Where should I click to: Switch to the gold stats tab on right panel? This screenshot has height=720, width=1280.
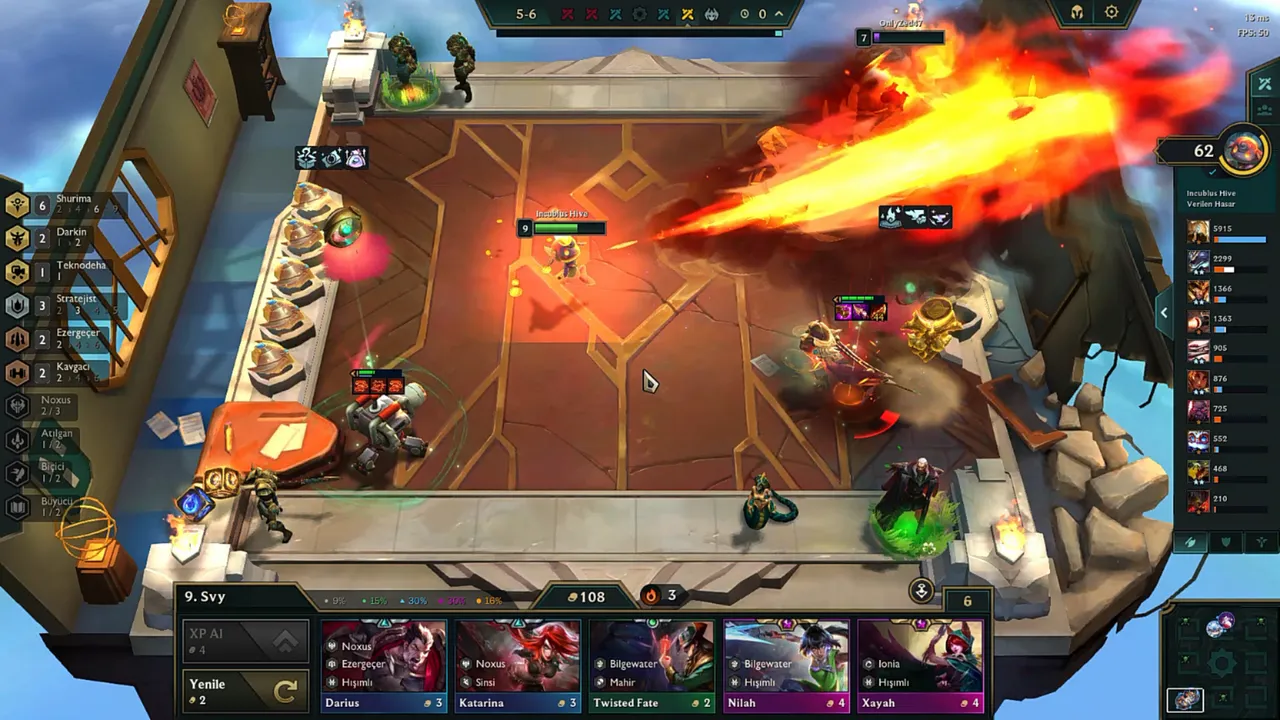[x=1265, y=110]
